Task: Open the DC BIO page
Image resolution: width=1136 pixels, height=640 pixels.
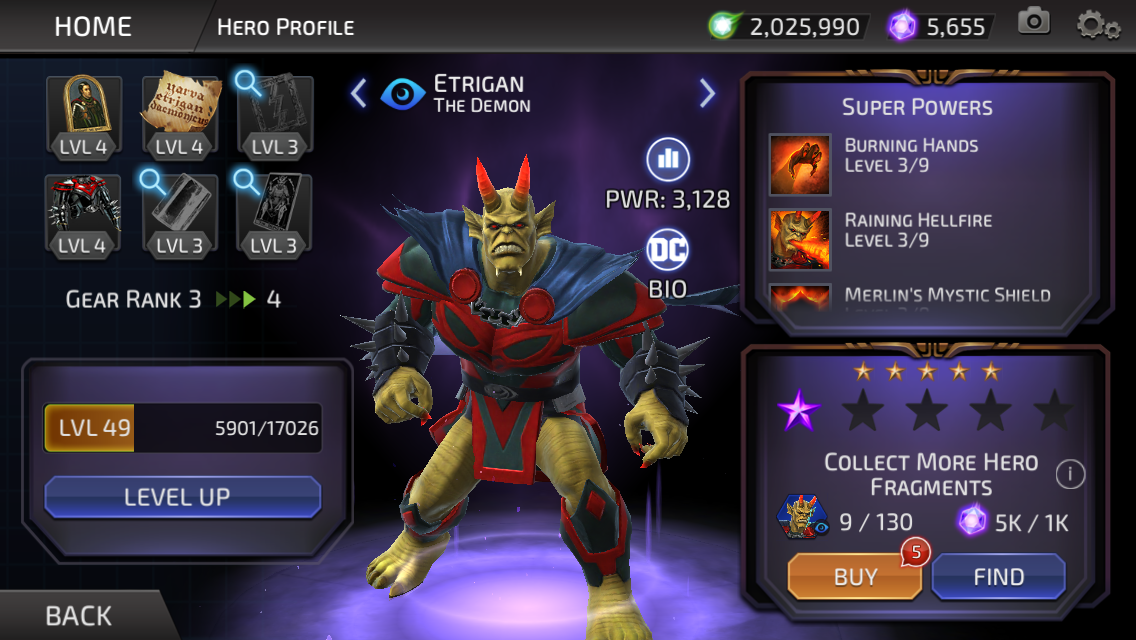Action: click(x=667, y=262)
